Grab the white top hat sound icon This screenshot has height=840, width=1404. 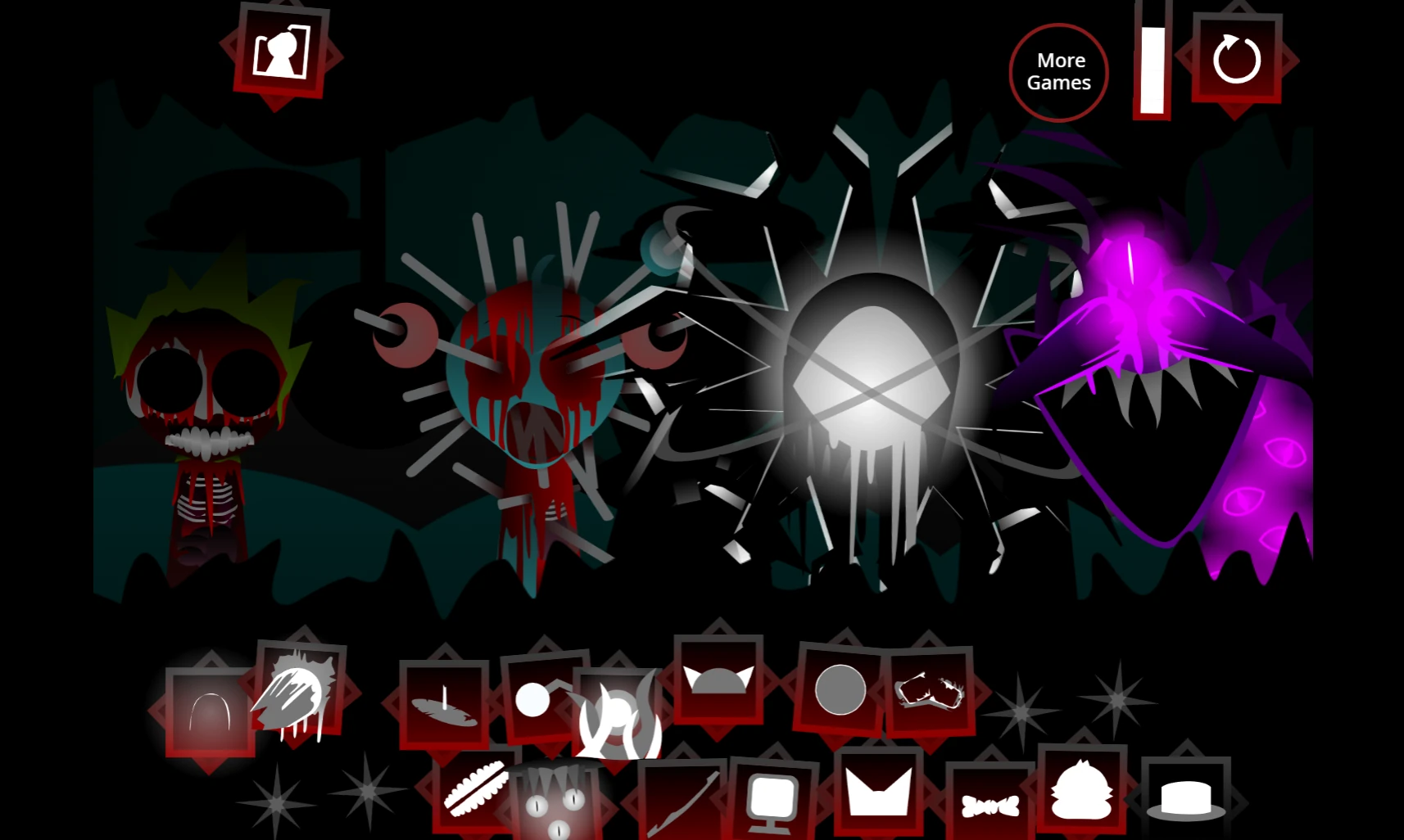pos(1185,798)
